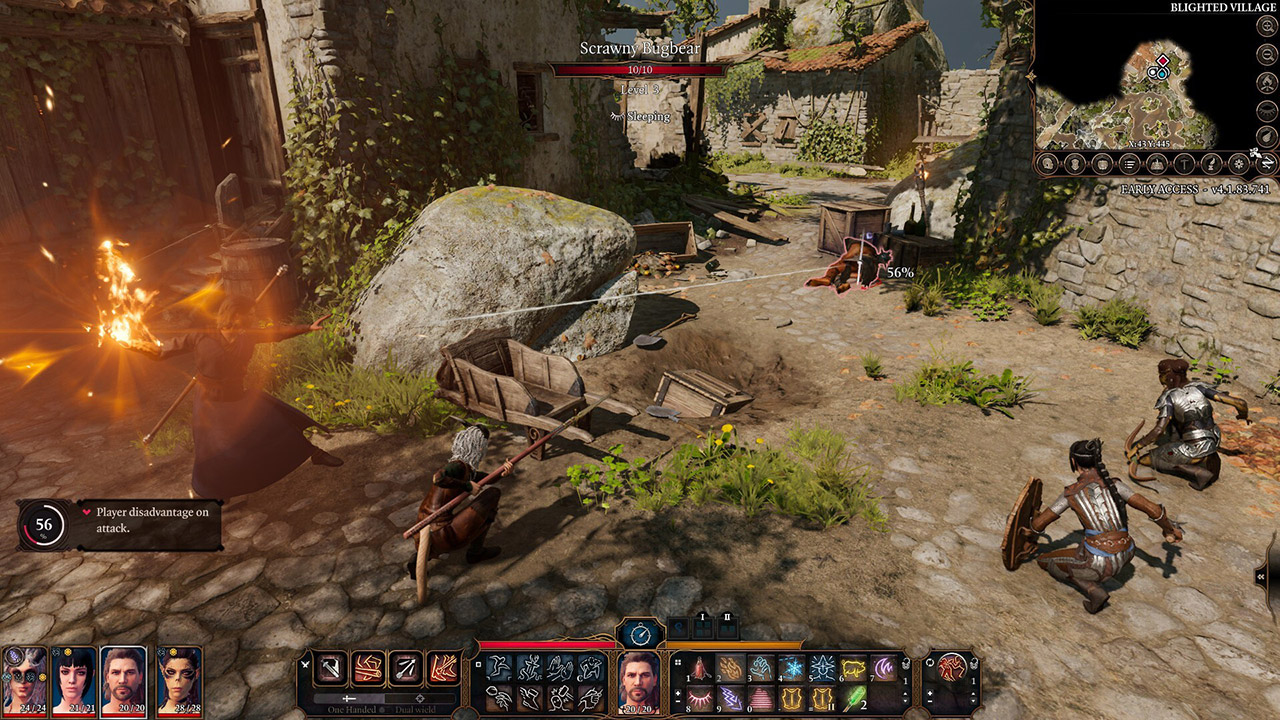The height and width of the screenshot is (720, 1280).
Task: Switch to hotbar tab I
Action: tap(702, 625)
